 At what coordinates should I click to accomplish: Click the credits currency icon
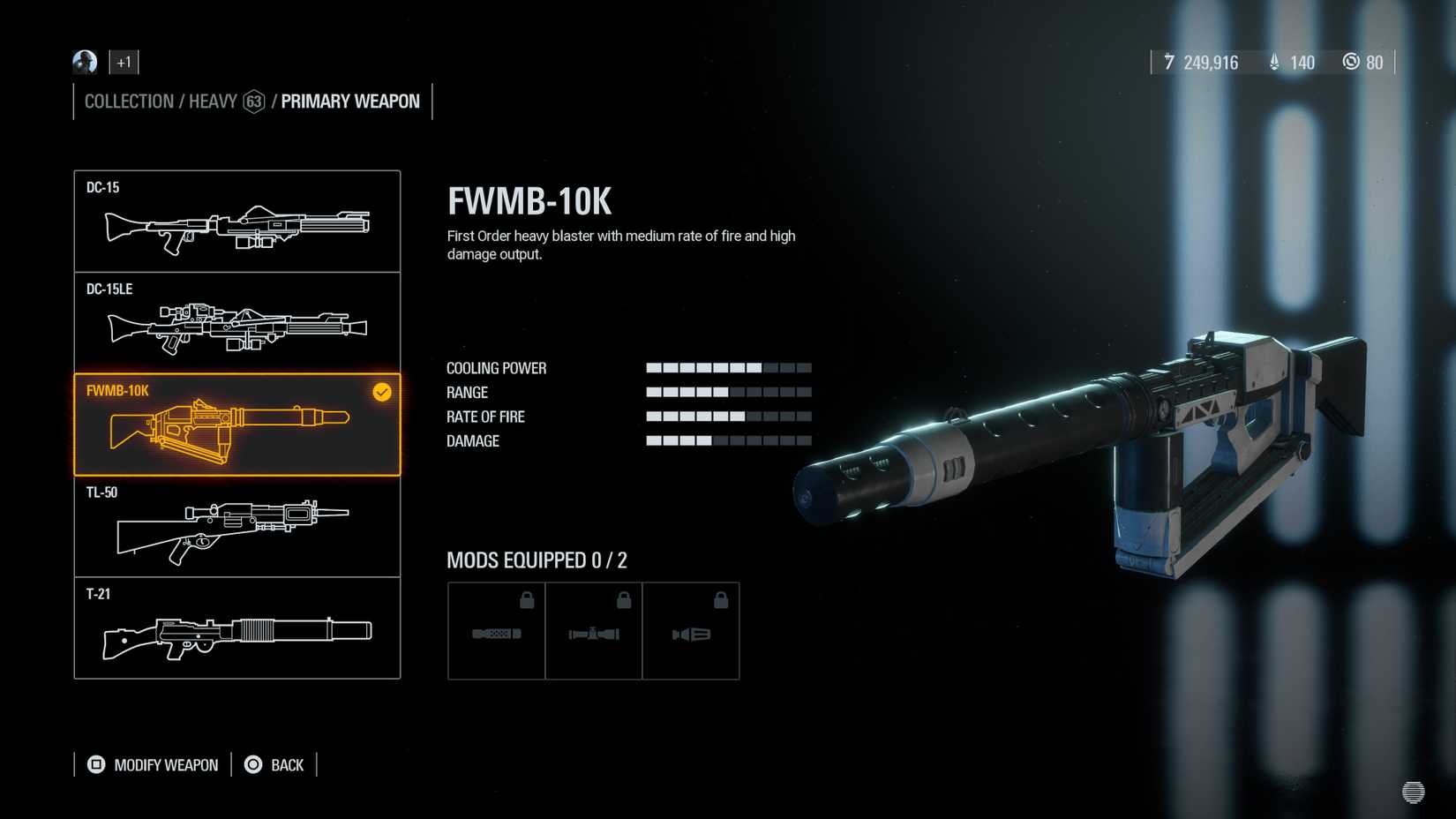(x=1168, y=62)
